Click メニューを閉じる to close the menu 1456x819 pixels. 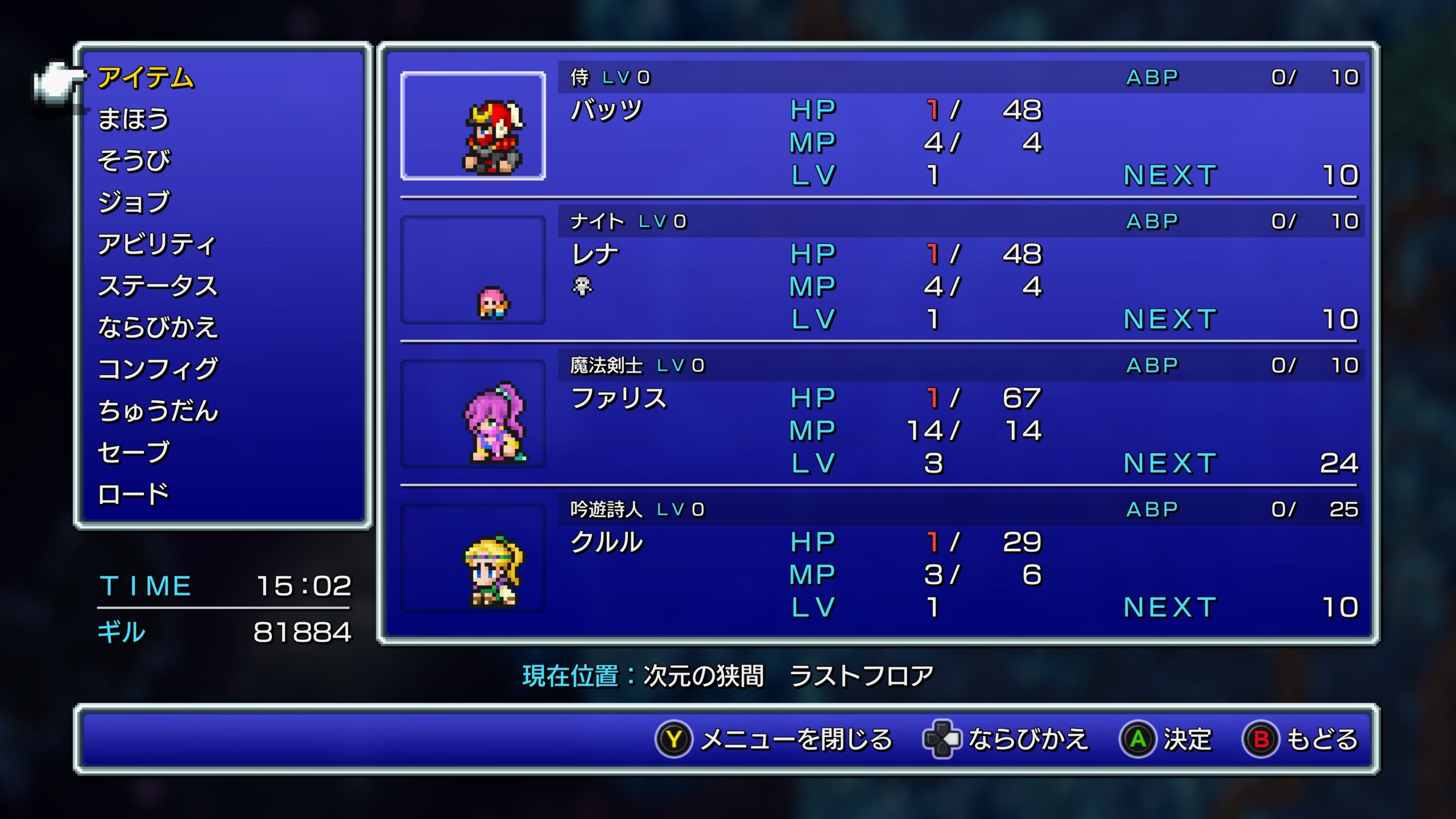click(x=775, y=739)
